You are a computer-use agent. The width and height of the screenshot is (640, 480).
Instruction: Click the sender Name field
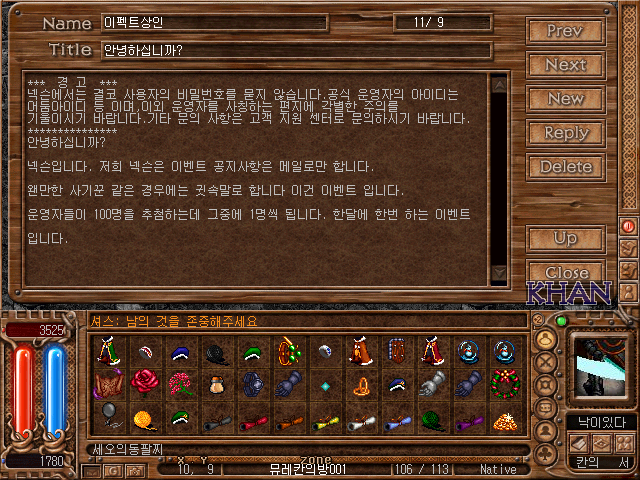click(x=214, y=22)
